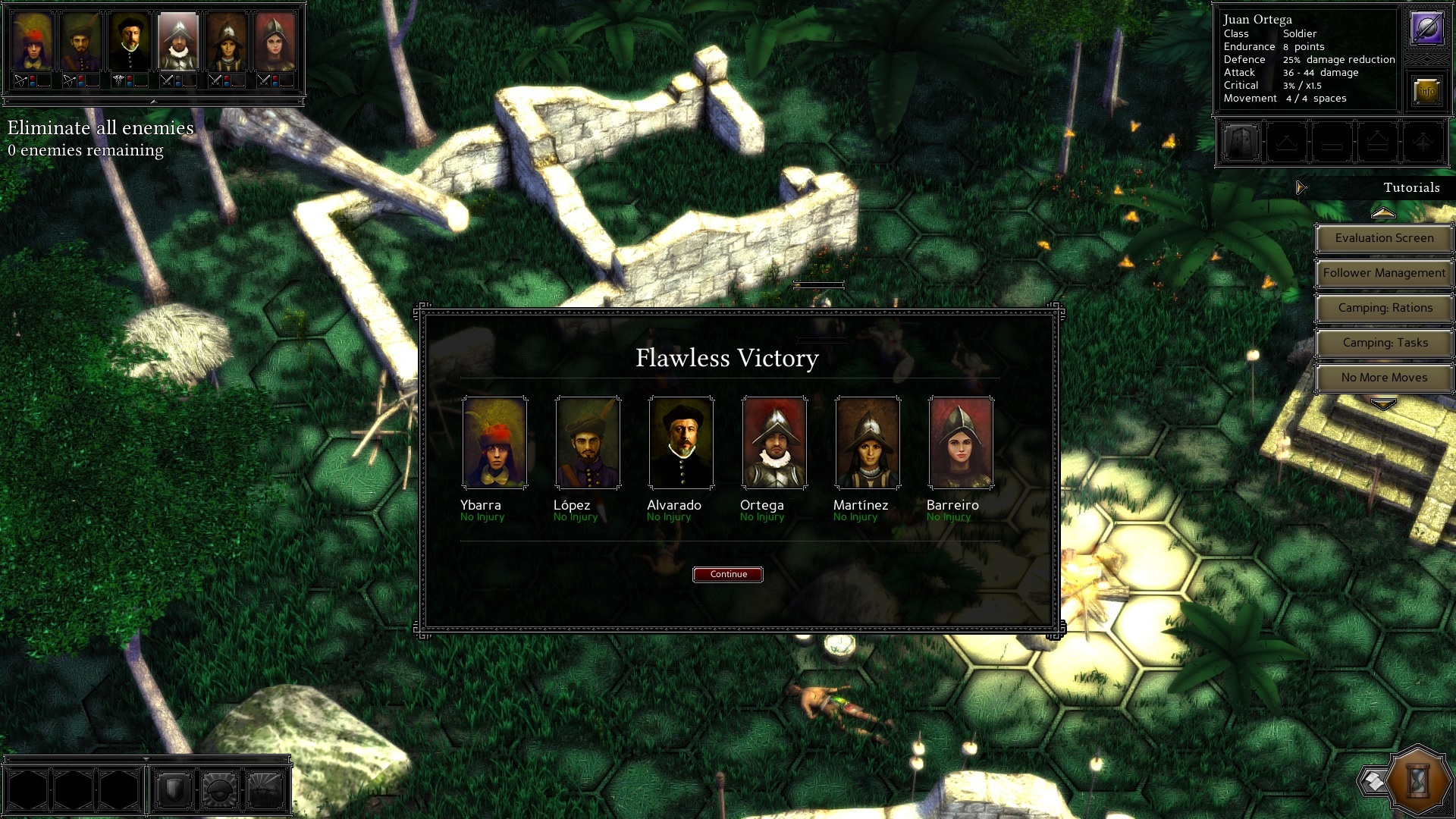Open the Evaluation Screen tutorial
Screen dimensions: 1456x819
click(x=1384, y=238)
